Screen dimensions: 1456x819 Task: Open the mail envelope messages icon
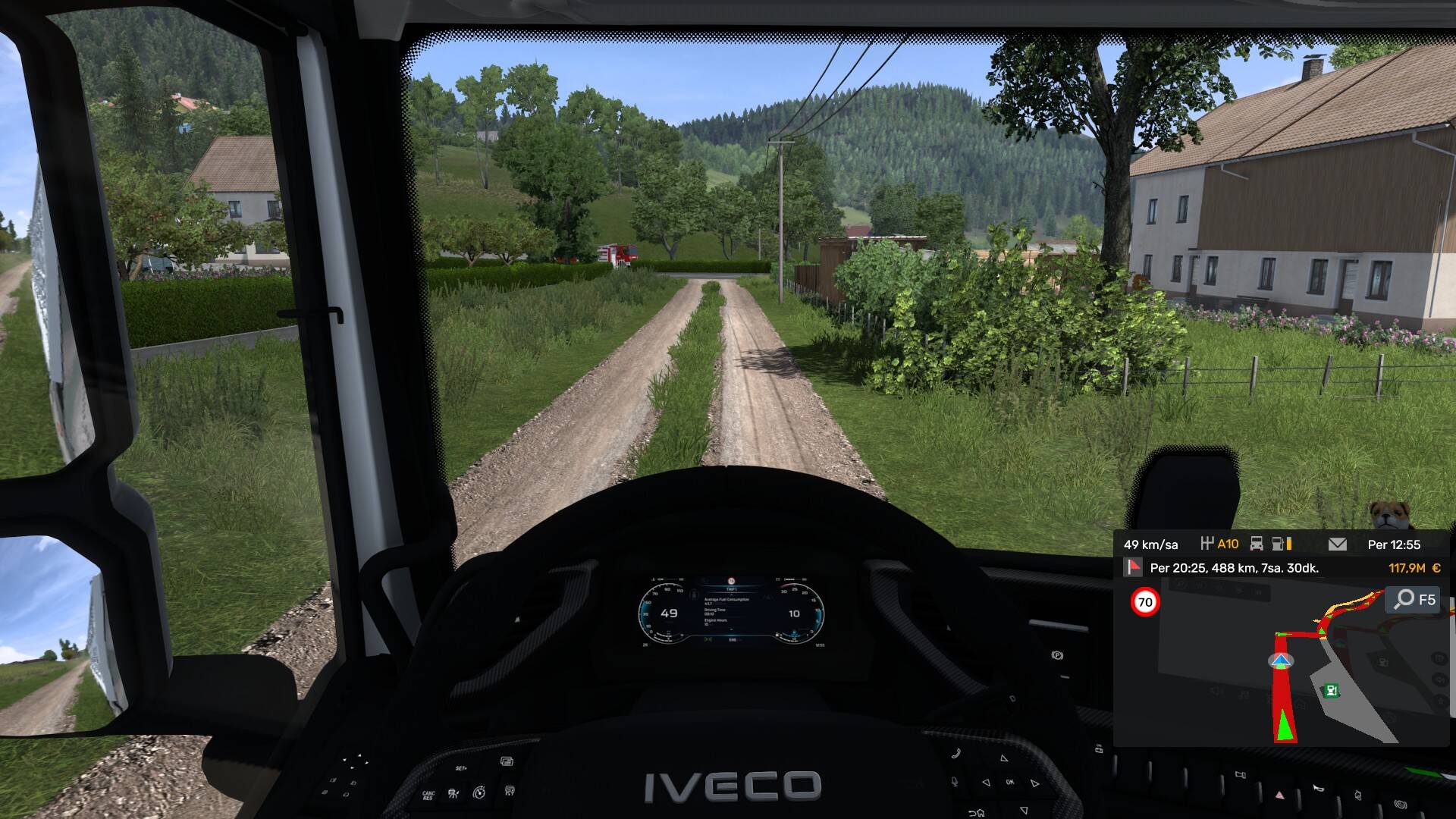pos(1338,544)
